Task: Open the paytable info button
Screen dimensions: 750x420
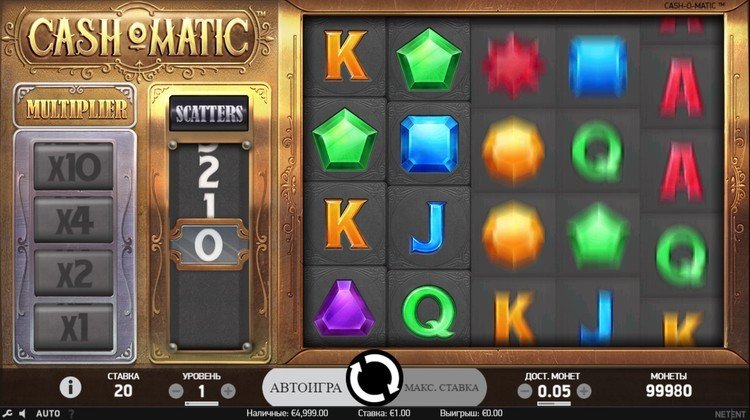Action: 70,386
